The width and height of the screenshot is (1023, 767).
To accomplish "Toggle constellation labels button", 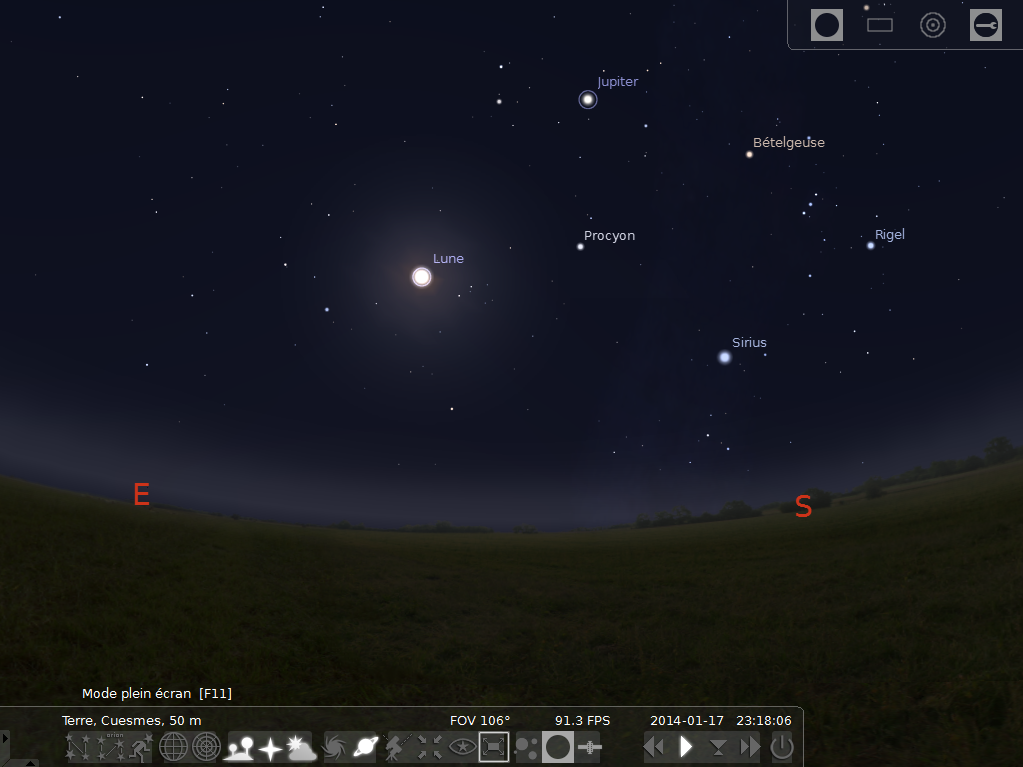I will (108, 746).
